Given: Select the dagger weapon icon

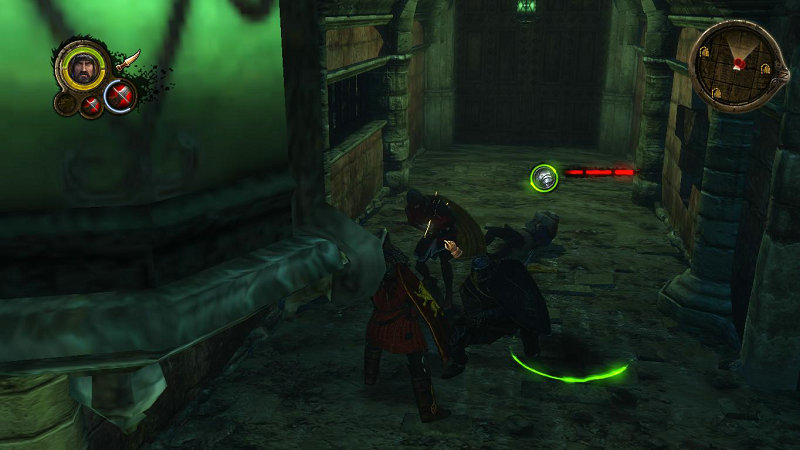Looking at the screenshot, I should (x=127, y=60).
